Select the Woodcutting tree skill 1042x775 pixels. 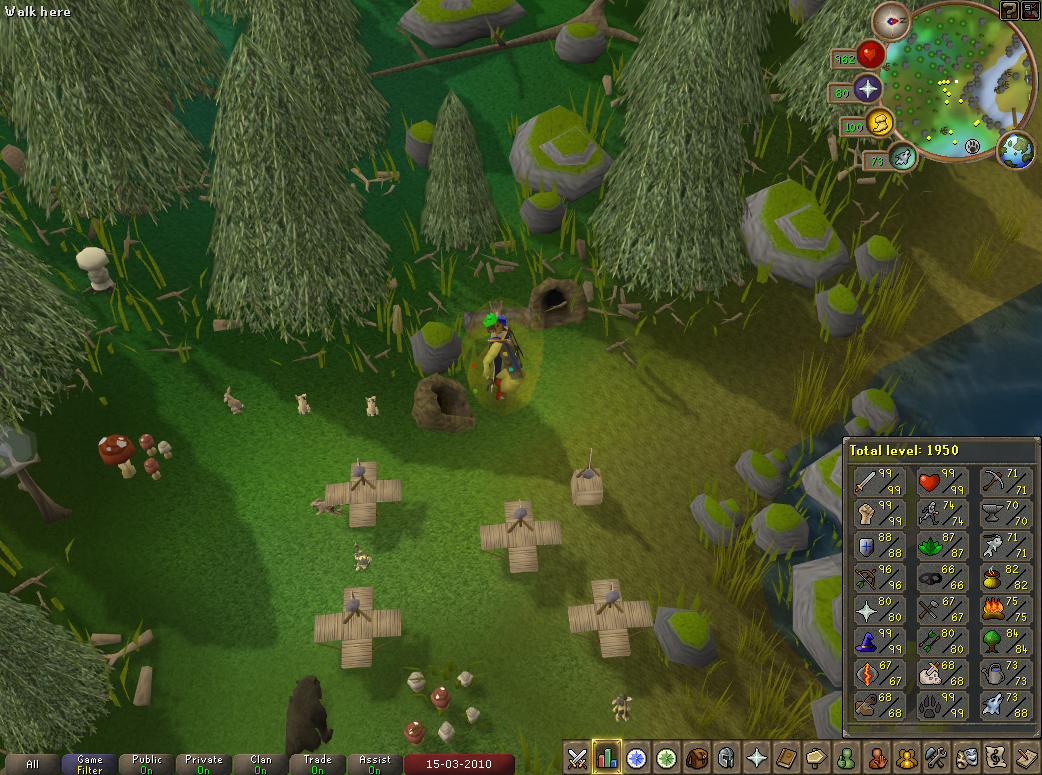pos(1005,642)
